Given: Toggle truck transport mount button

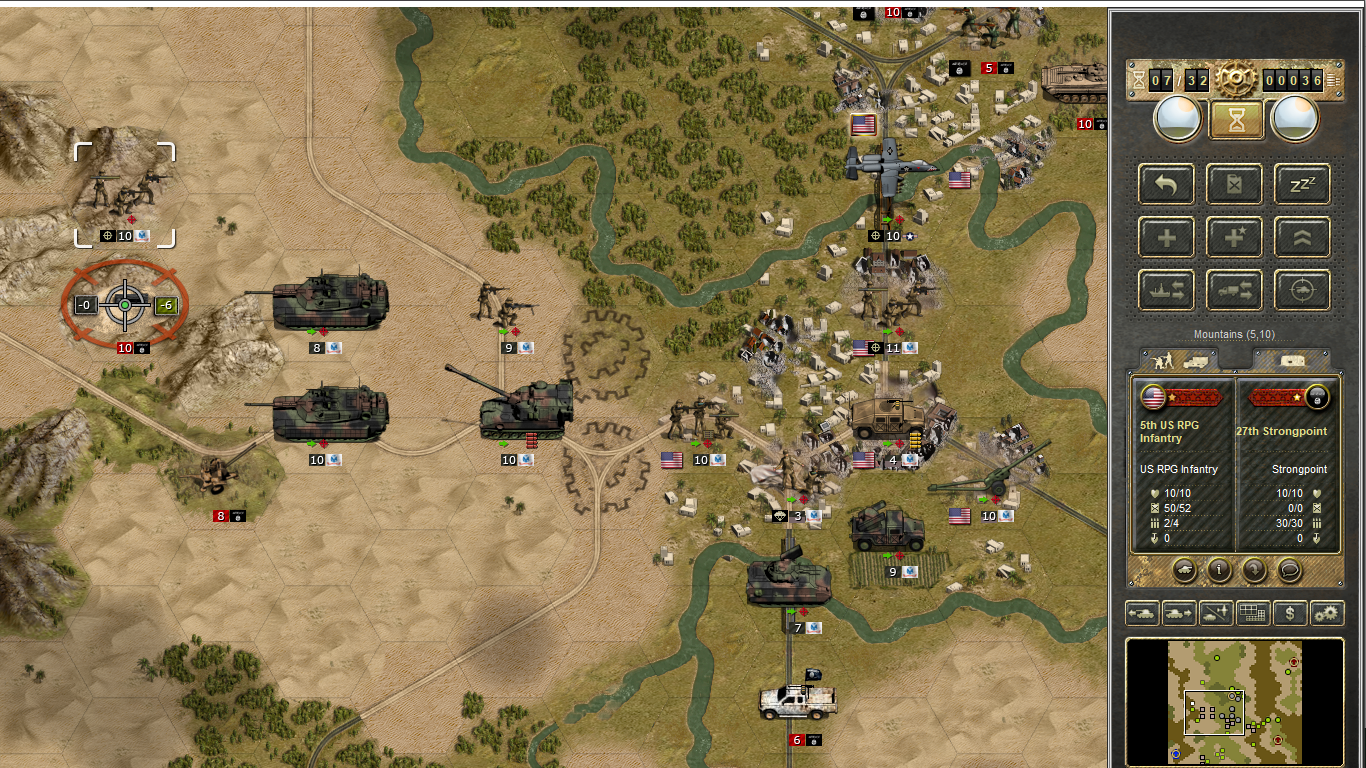Looking at the screenshot, I should coord(1235,291).
